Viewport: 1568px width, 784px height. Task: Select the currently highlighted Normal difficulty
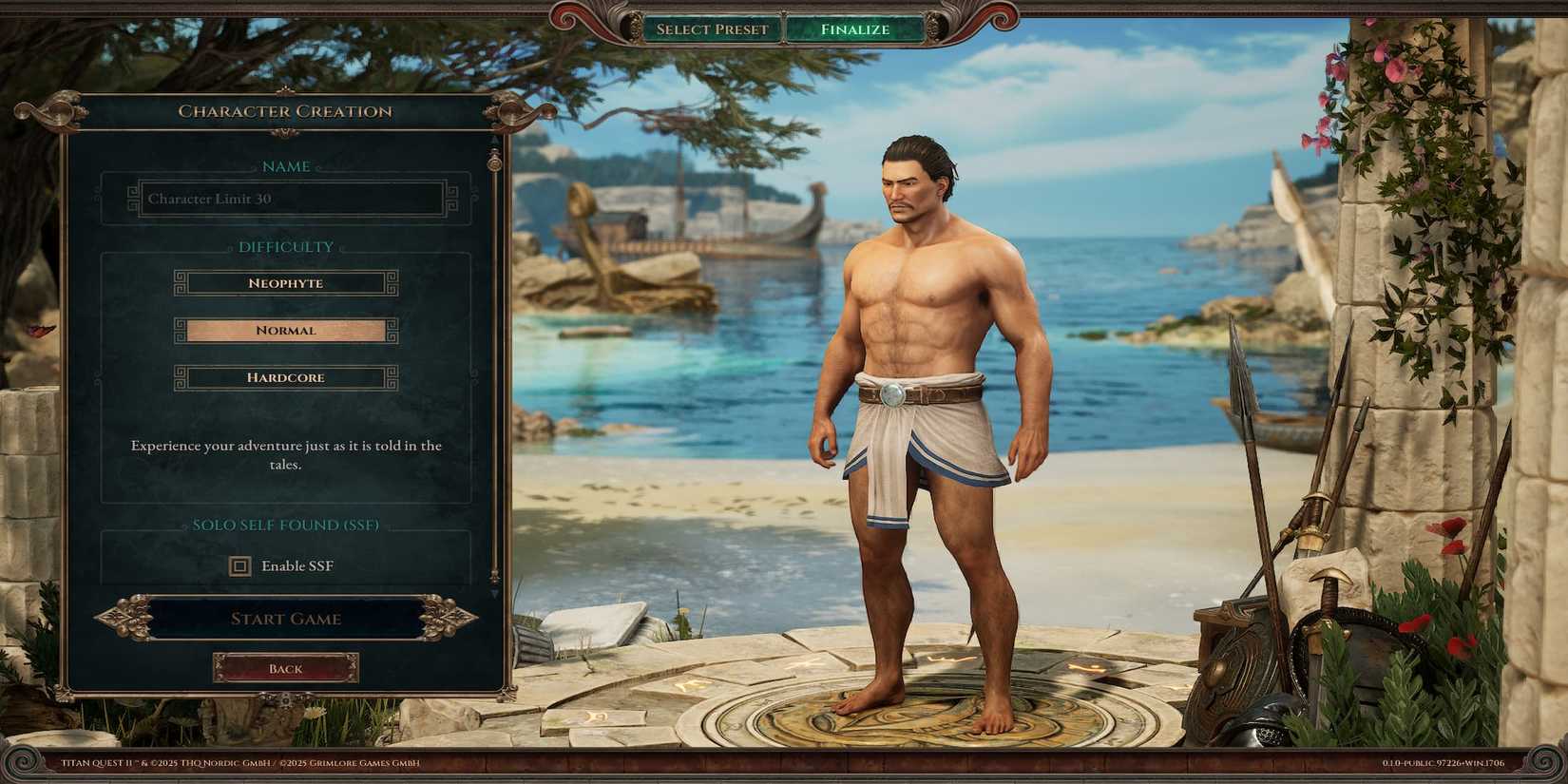(x=285, y=330)
